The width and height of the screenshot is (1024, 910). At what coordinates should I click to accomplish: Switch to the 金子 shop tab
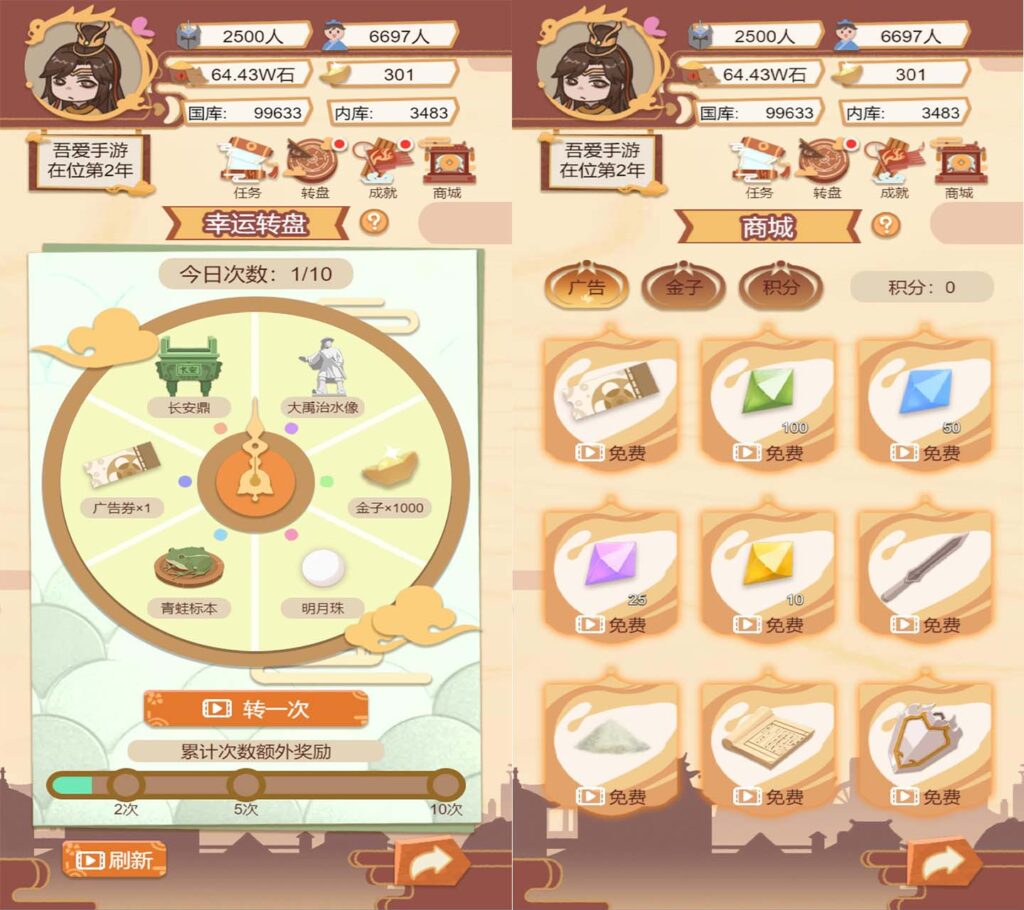point(684,288)
